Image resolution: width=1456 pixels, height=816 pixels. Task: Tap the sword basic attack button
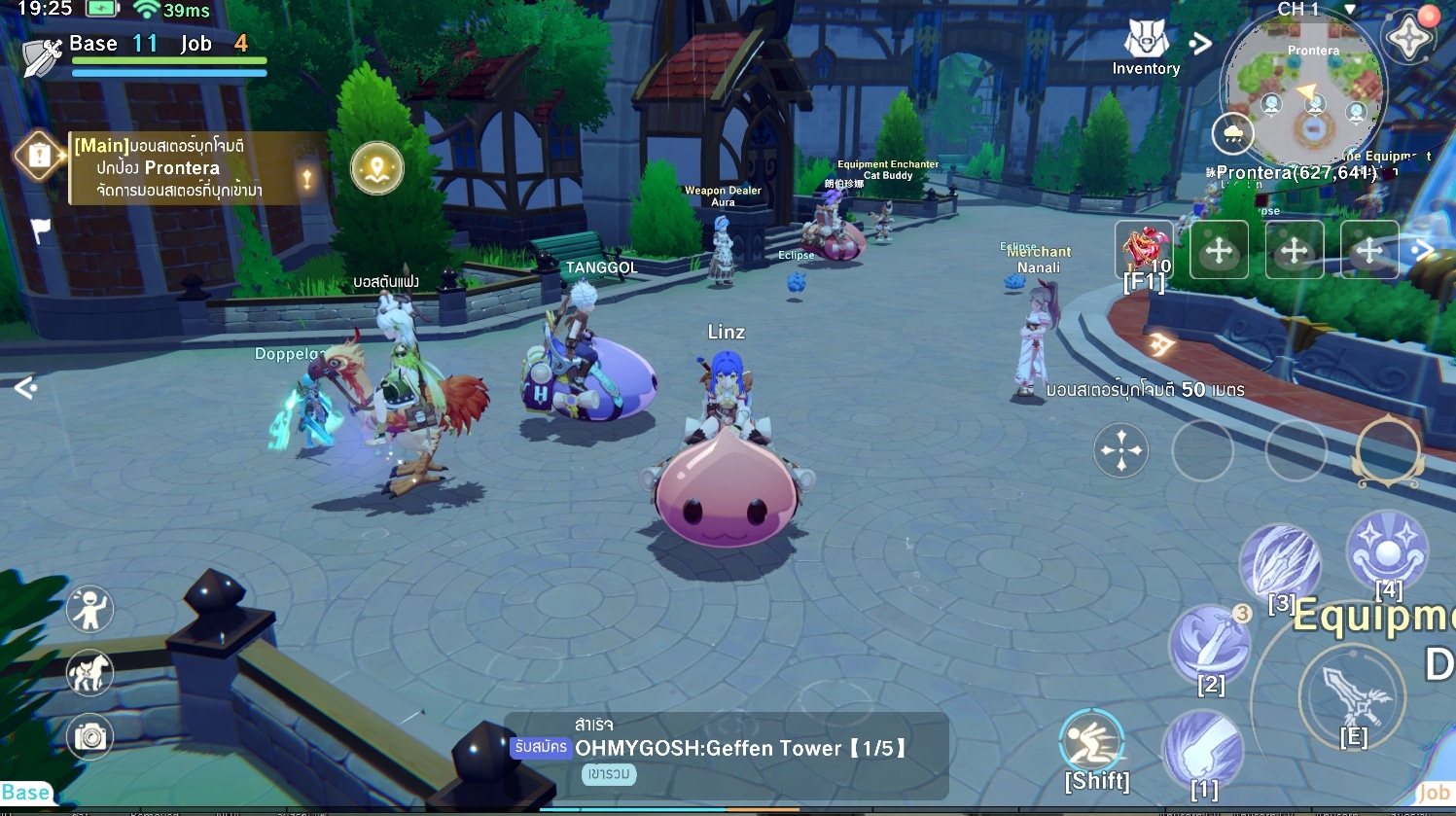[1352, 695]
